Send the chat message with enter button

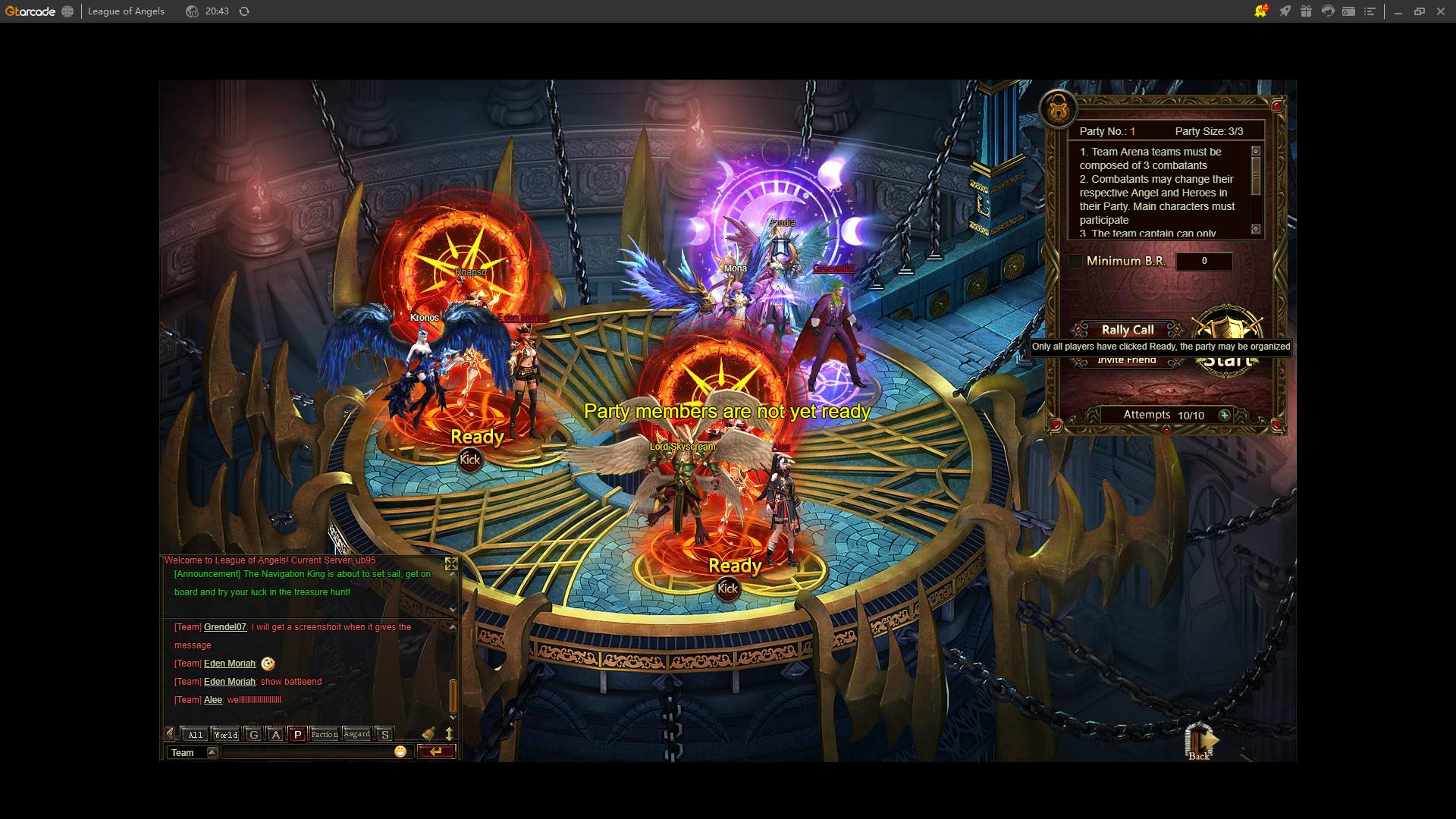pyautogui.click(x=436, y=752)
